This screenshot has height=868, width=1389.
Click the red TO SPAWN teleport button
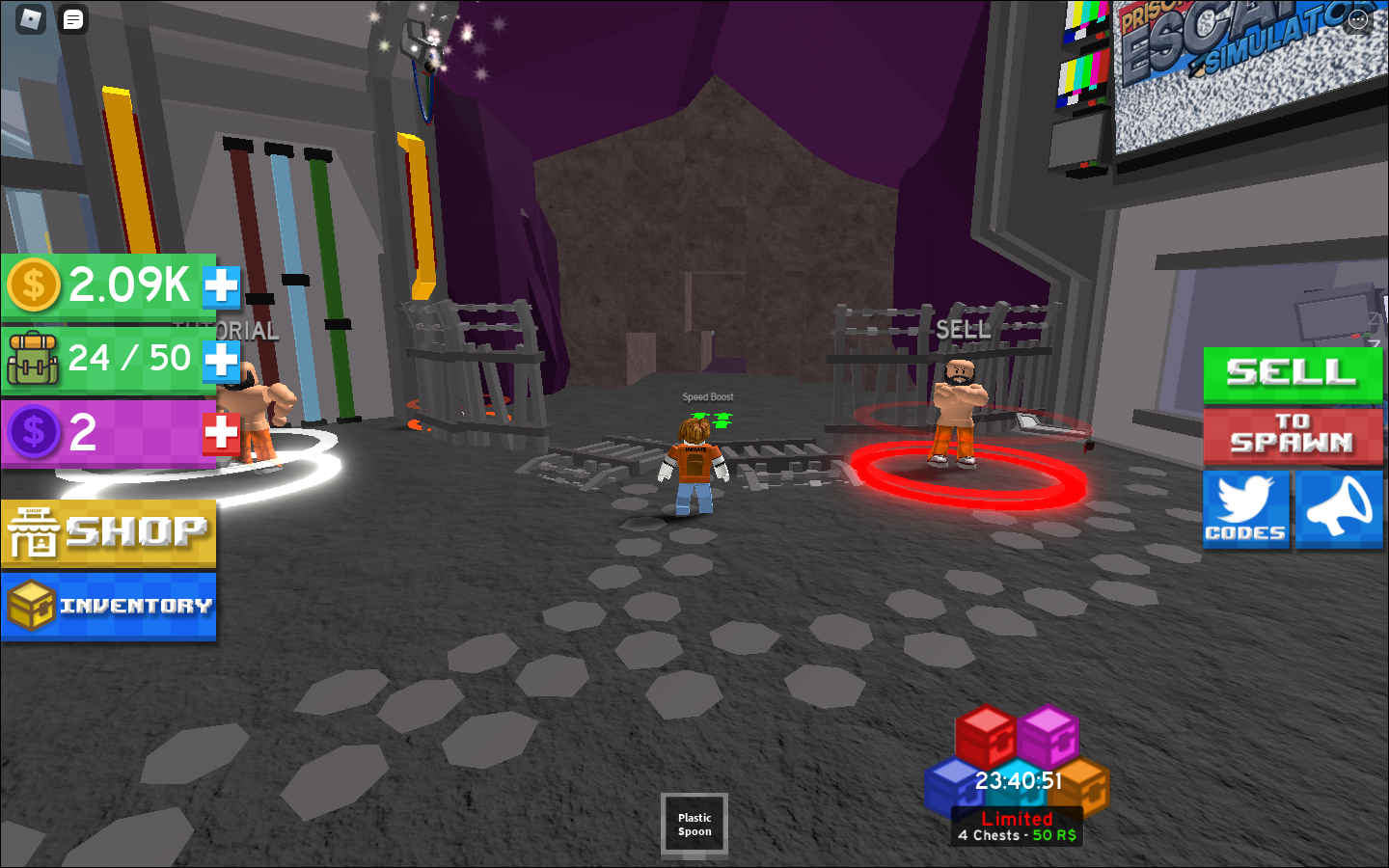pos(1293,436)
